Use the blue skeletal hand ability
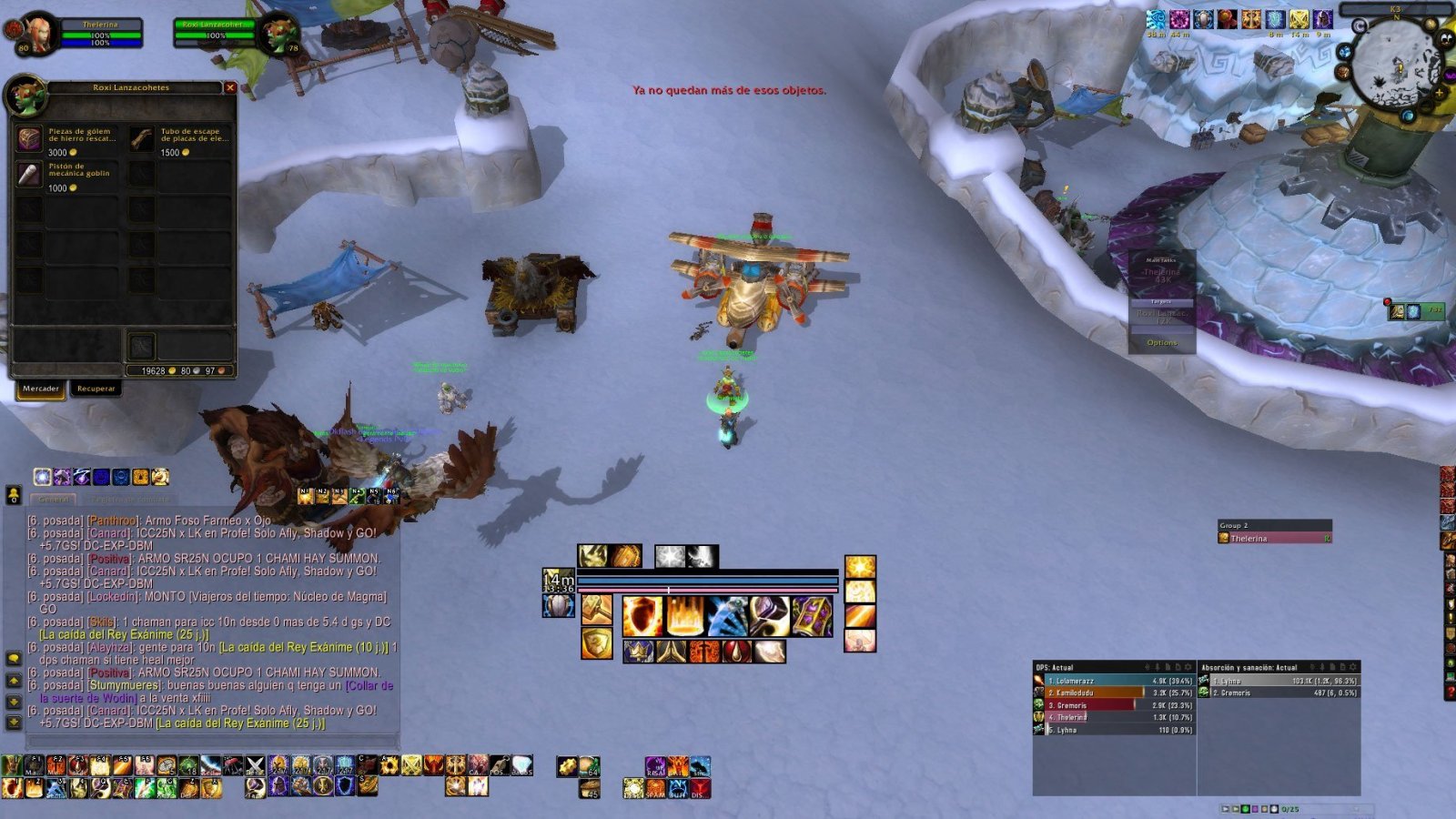 [727, 616]
